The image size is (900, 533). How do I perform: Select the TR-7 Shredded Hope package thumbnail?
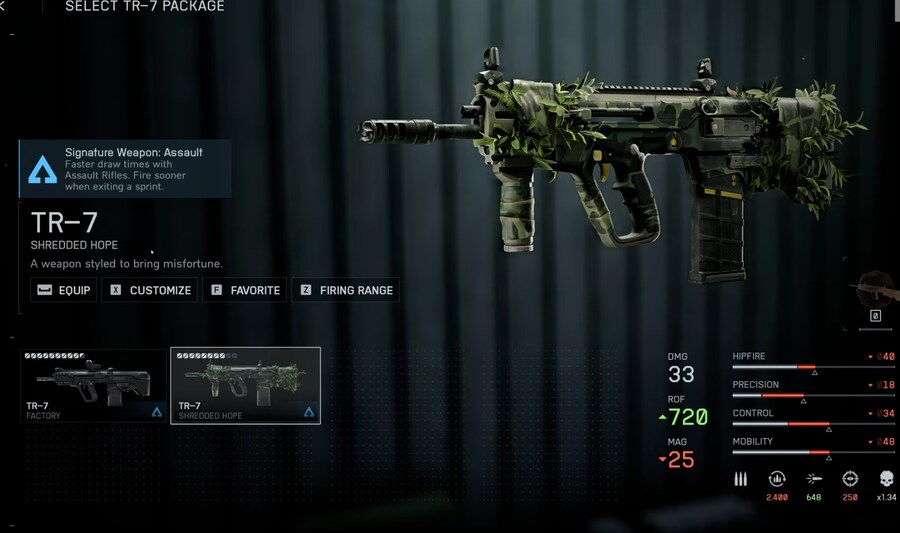[x=245, y=386]
